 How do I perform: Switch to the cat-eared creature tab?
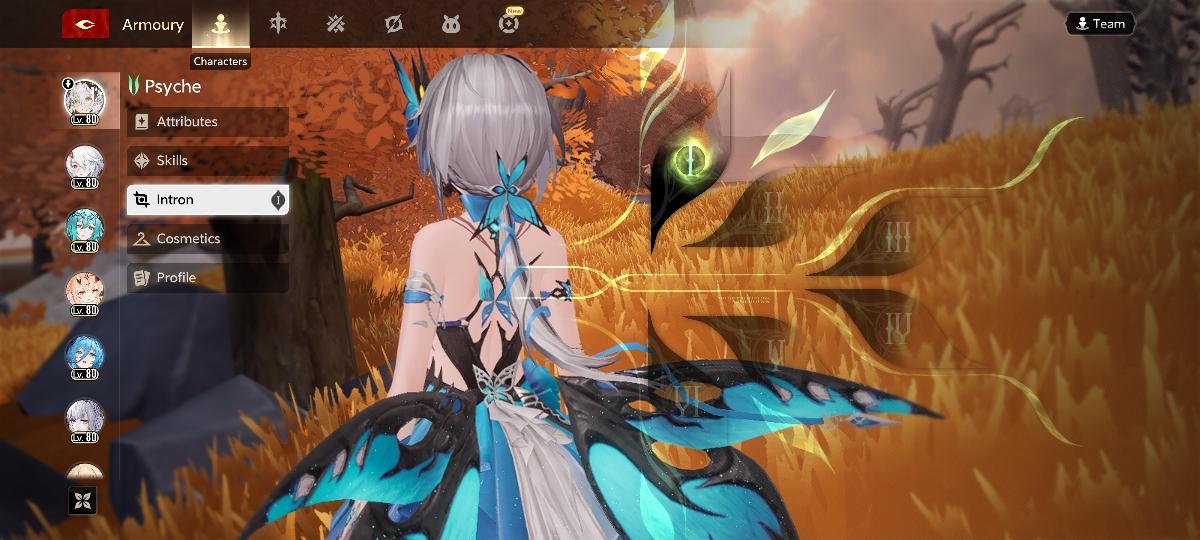coord(451,23)
